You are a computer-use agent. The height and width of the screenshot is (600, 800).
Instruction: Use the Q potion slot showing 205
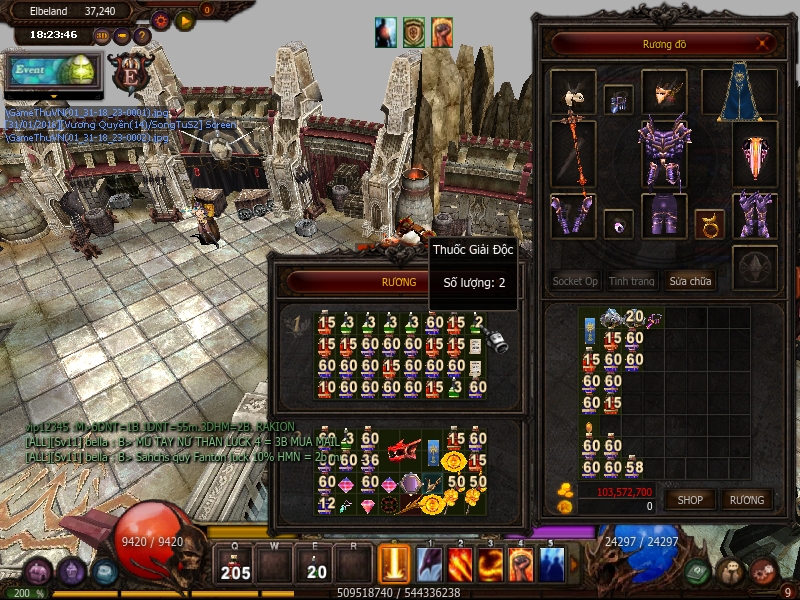click(236, 565)
